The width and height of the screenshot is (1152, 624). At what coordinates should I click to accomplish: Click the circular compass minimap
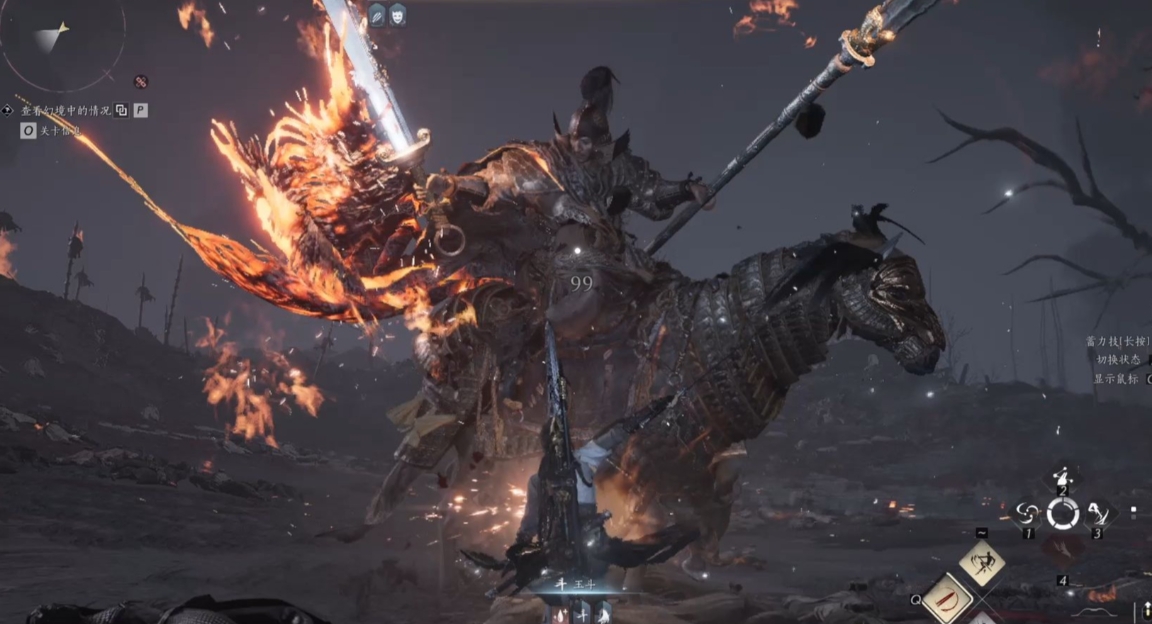click(60, 42)
